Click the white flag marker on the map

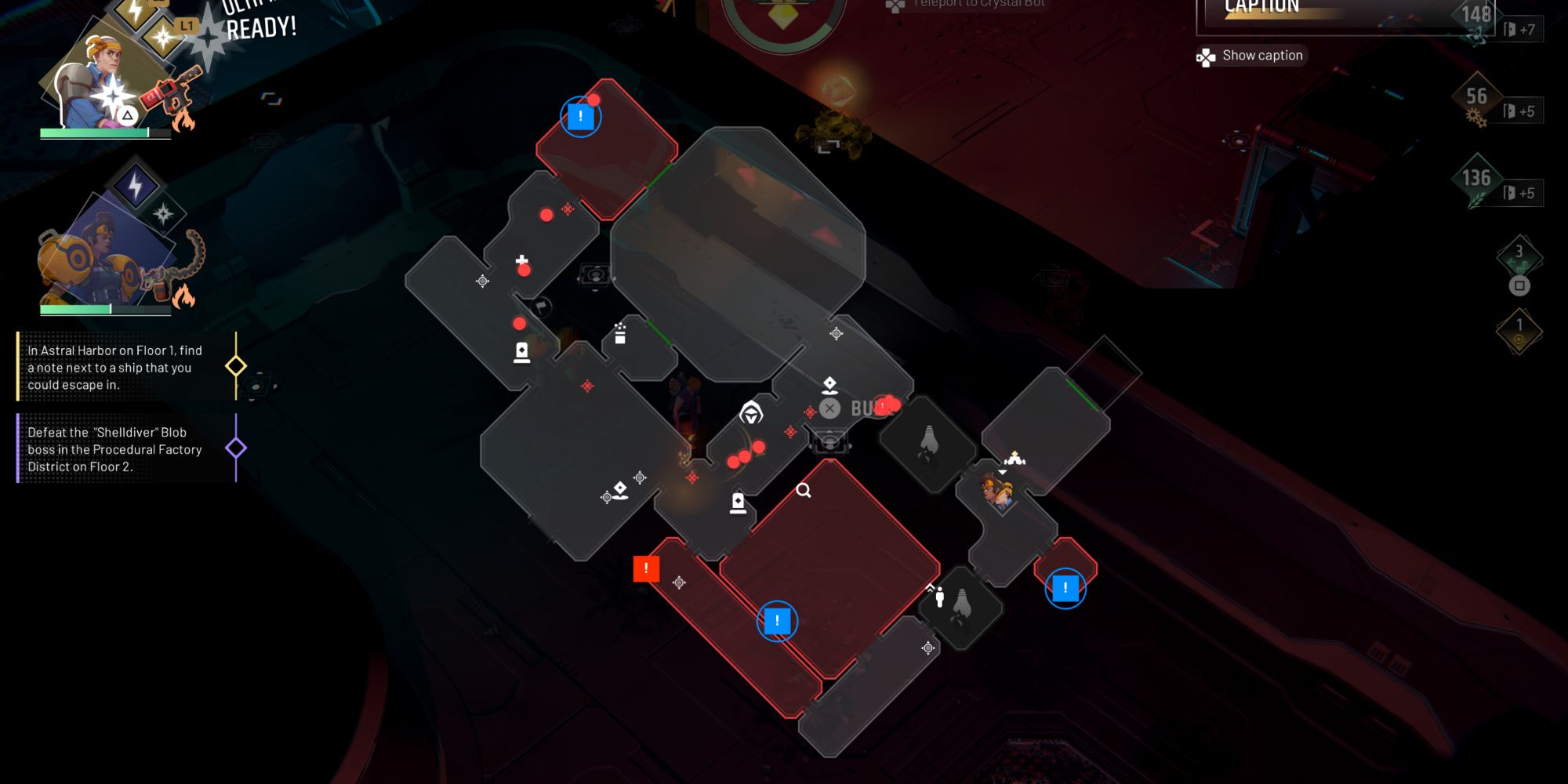pyautogui.click(x=539, y=307)
